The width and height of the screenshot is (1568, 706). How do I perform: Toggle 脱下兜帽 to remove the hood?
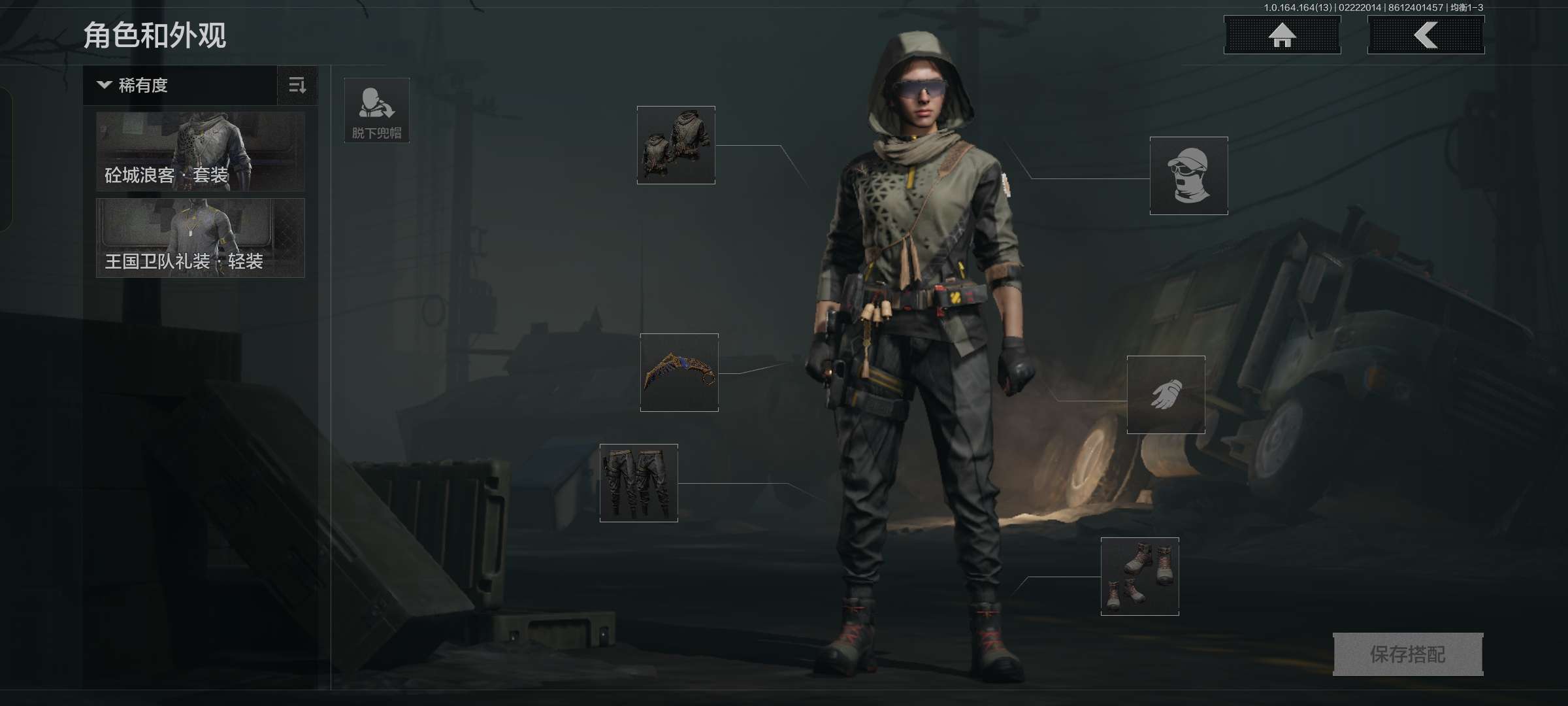coord(377,110)
